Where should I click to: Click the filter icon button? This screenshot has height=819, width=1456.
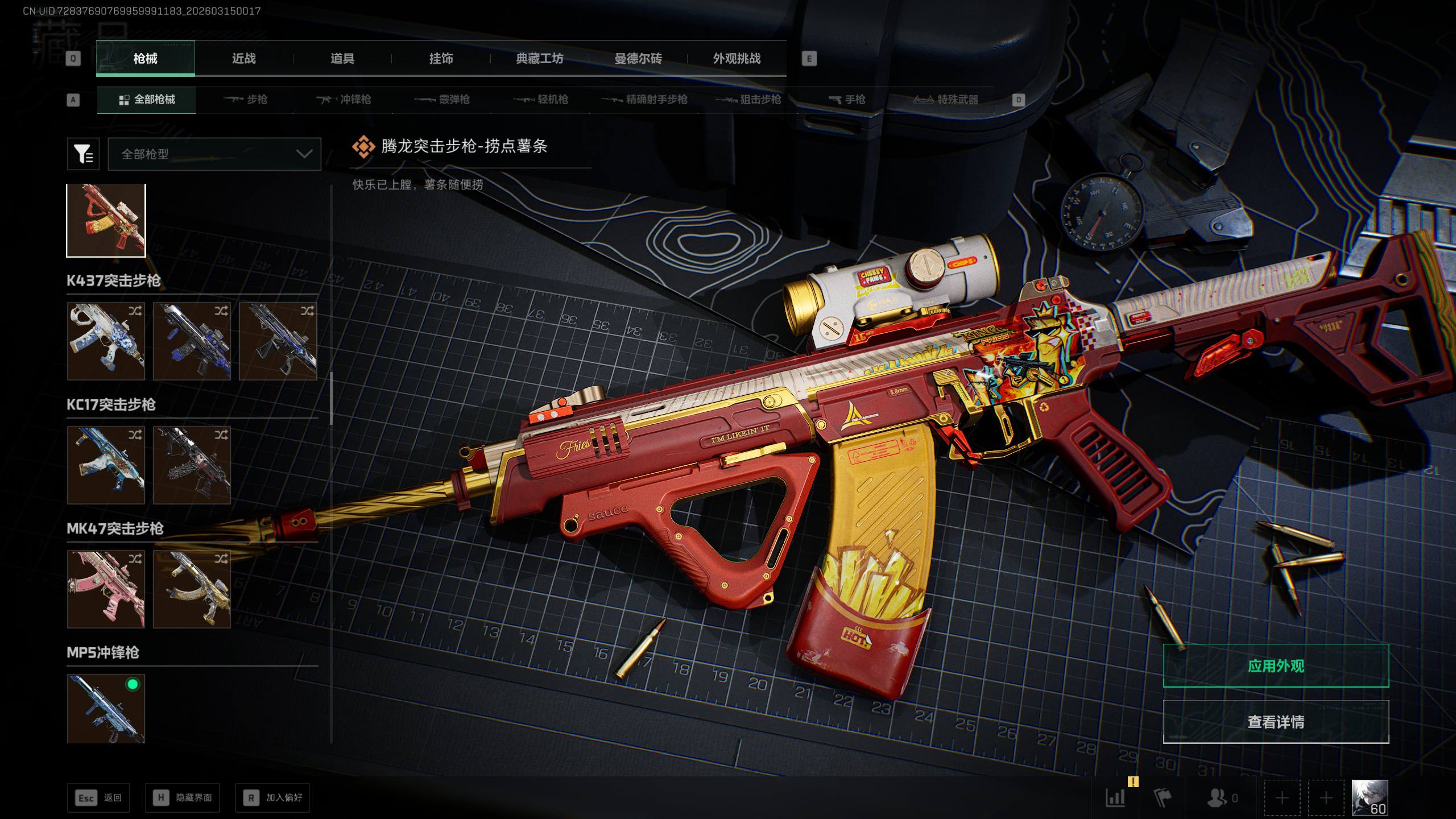(83, 154)
